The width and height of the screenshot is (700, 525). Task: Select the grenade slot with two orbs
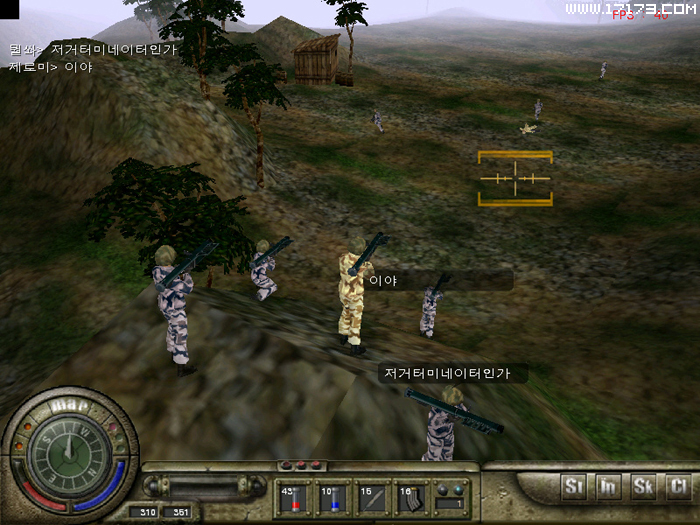coord(451,498)
